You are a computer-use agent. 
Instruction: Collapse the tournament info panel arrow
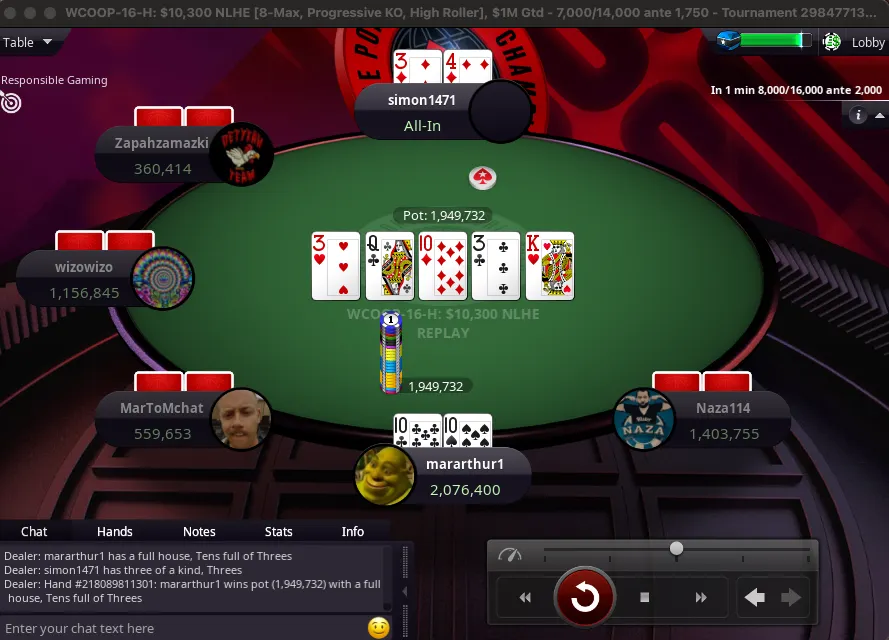pos(877,116)
